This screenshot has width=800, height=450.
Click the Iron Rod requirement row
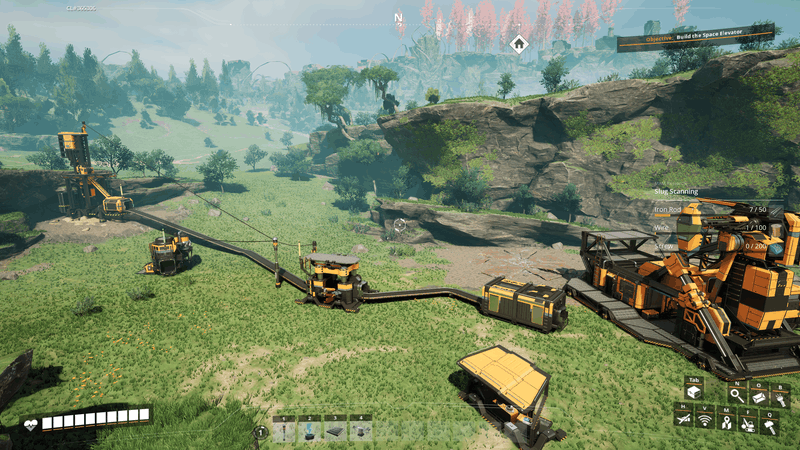pyautogui.click(x=712, y=209)
